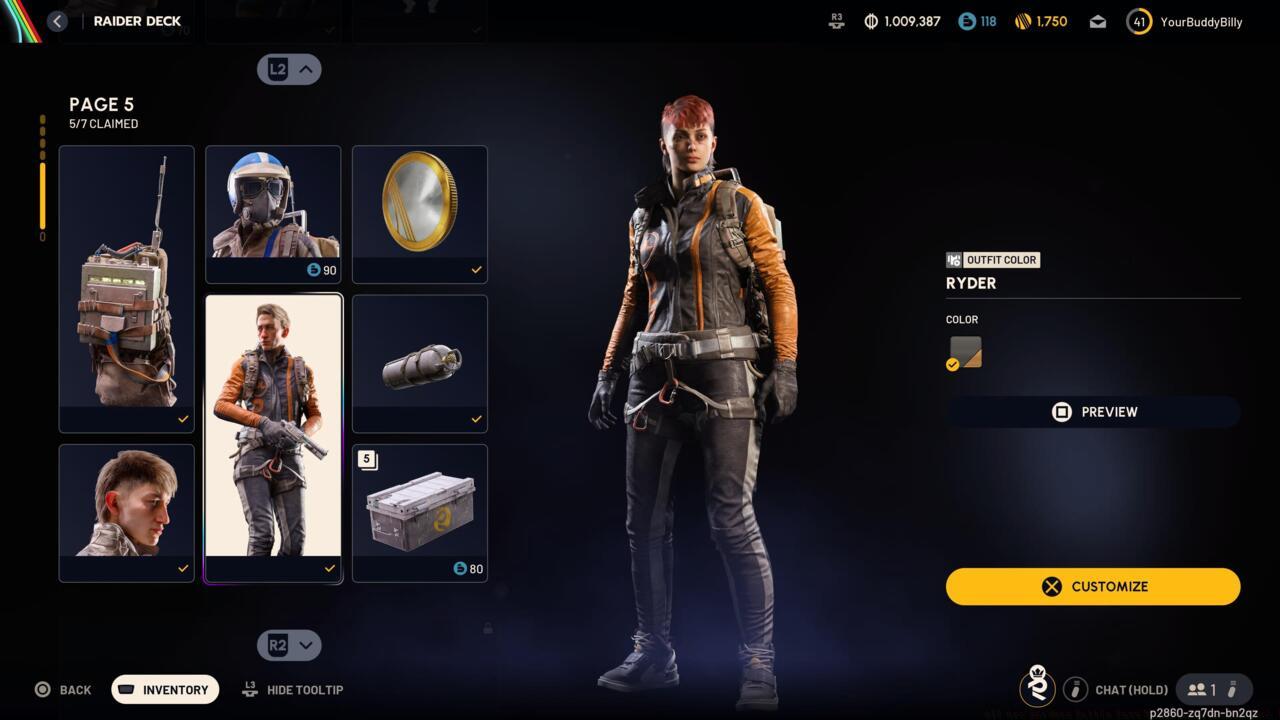Click the golden raider tickets icon
The image size is (1280, 720).
(1022, 20)
